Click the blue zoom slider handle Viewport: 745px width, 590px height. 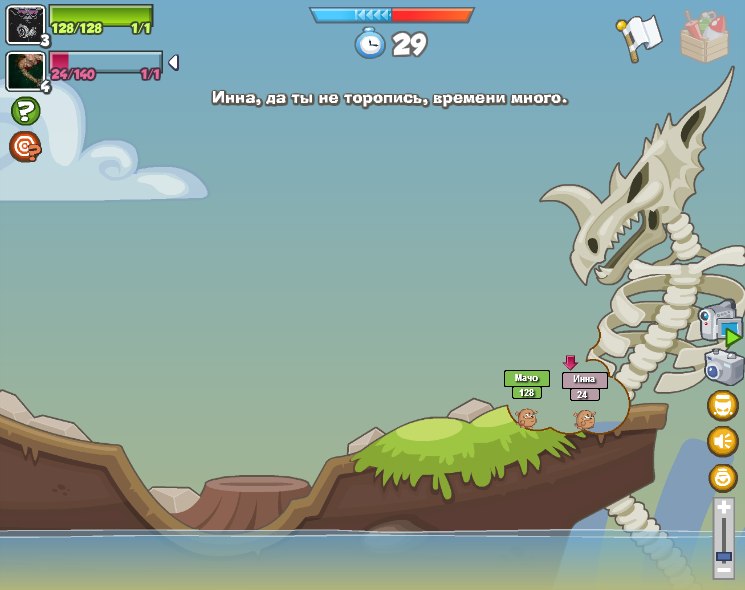723,555
